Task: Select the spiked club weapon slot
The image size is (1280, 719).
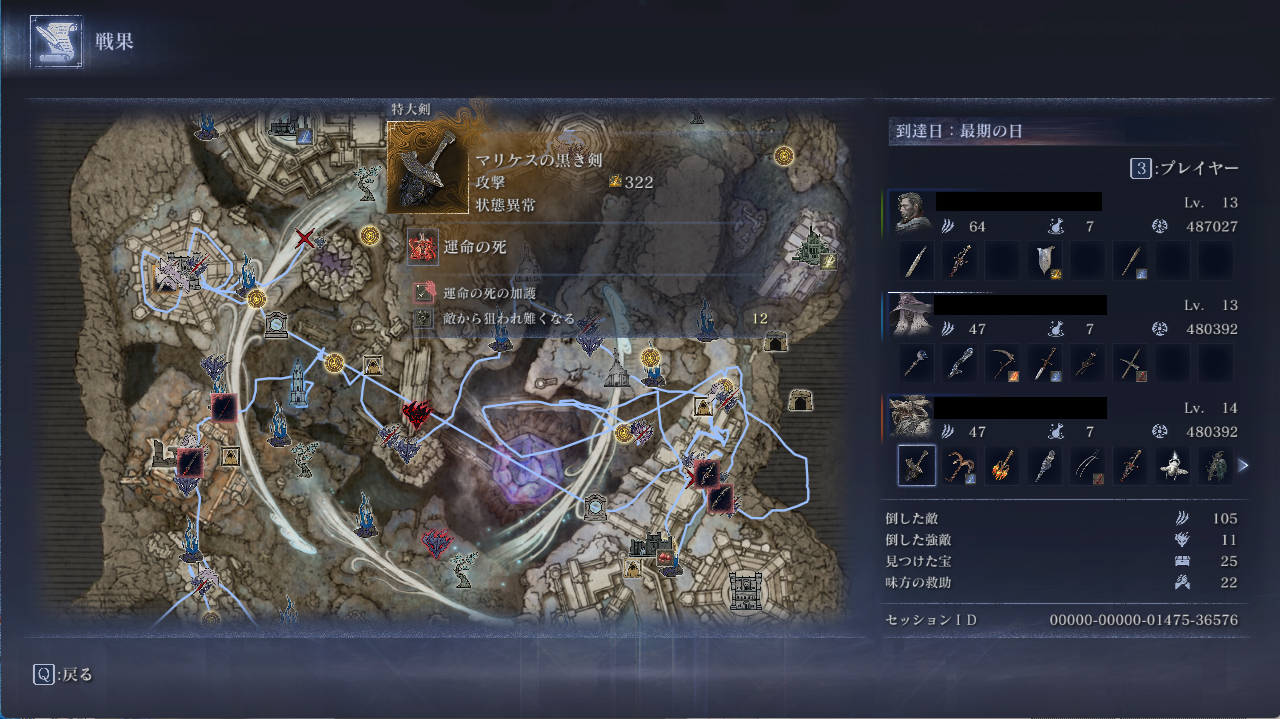Action: [1045, 465]
